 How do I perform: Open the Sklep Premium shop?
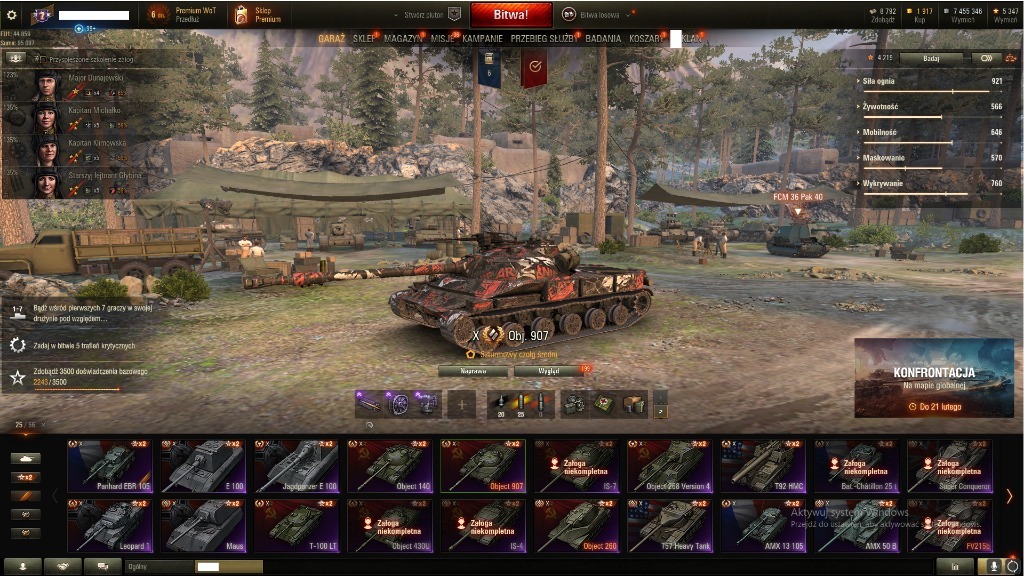point(257,15)
